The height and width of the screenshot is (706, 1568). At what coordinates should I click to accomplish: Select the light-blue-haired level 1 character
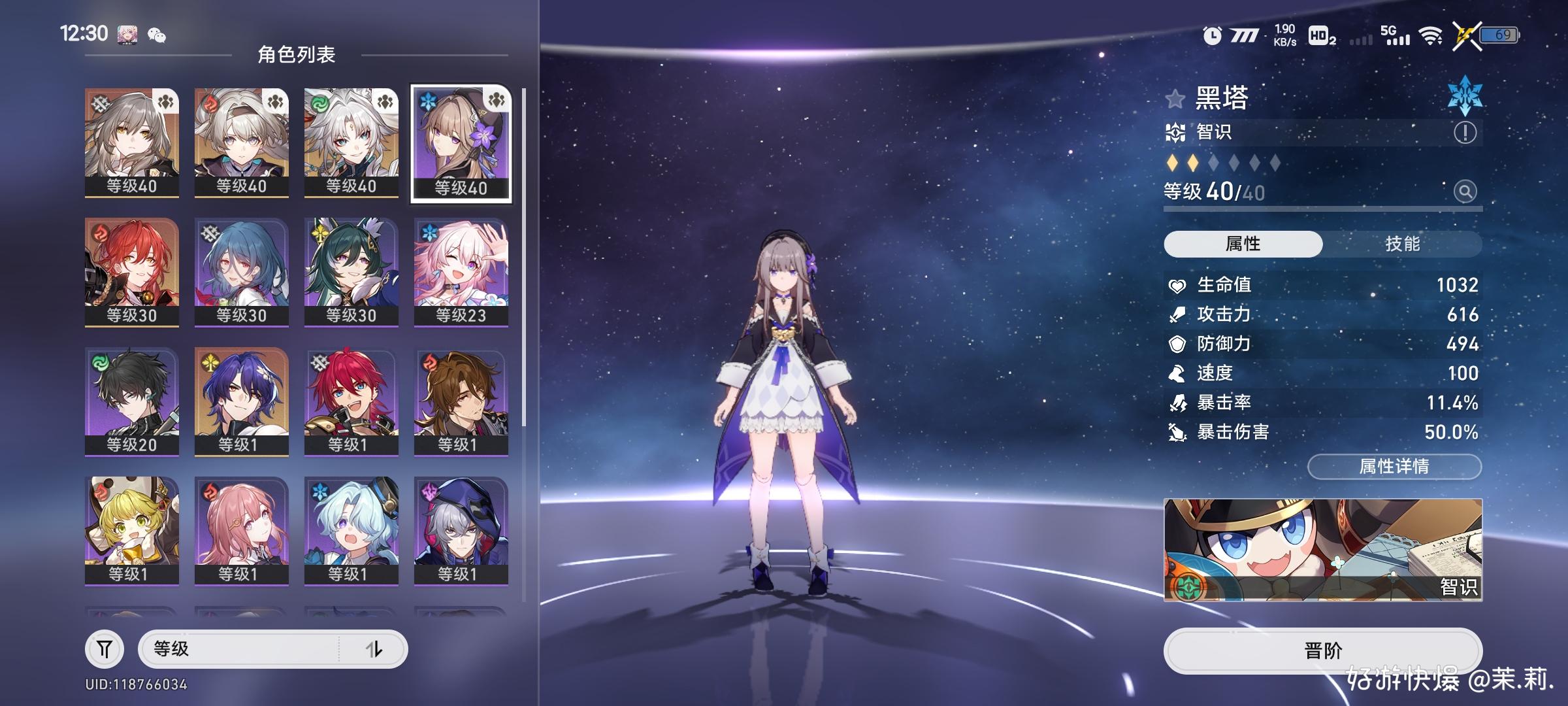coord(351,530)
